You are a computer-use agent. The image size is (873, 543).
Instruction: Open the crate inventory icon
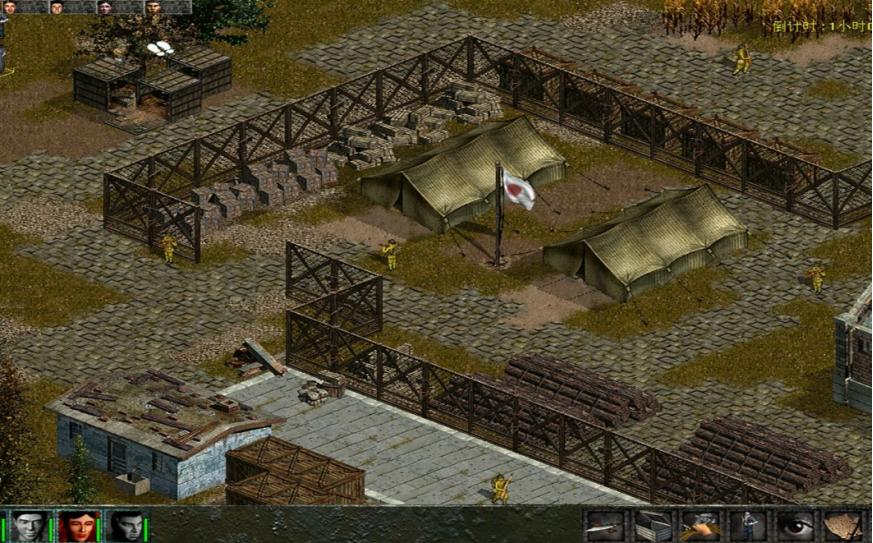tap(652, 526)
